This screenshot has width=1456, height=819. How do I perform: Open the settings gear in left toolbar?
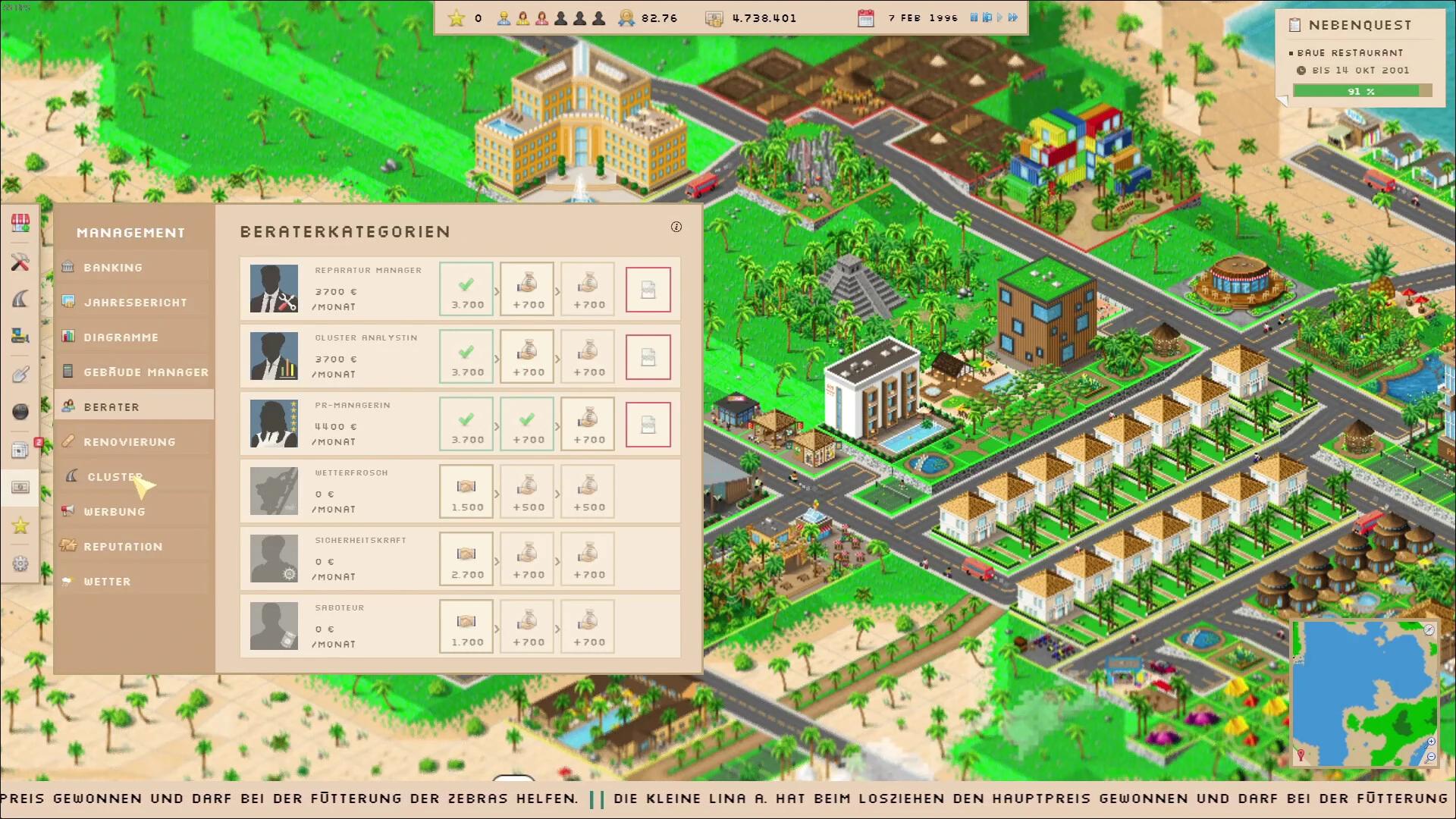(20, 563)
